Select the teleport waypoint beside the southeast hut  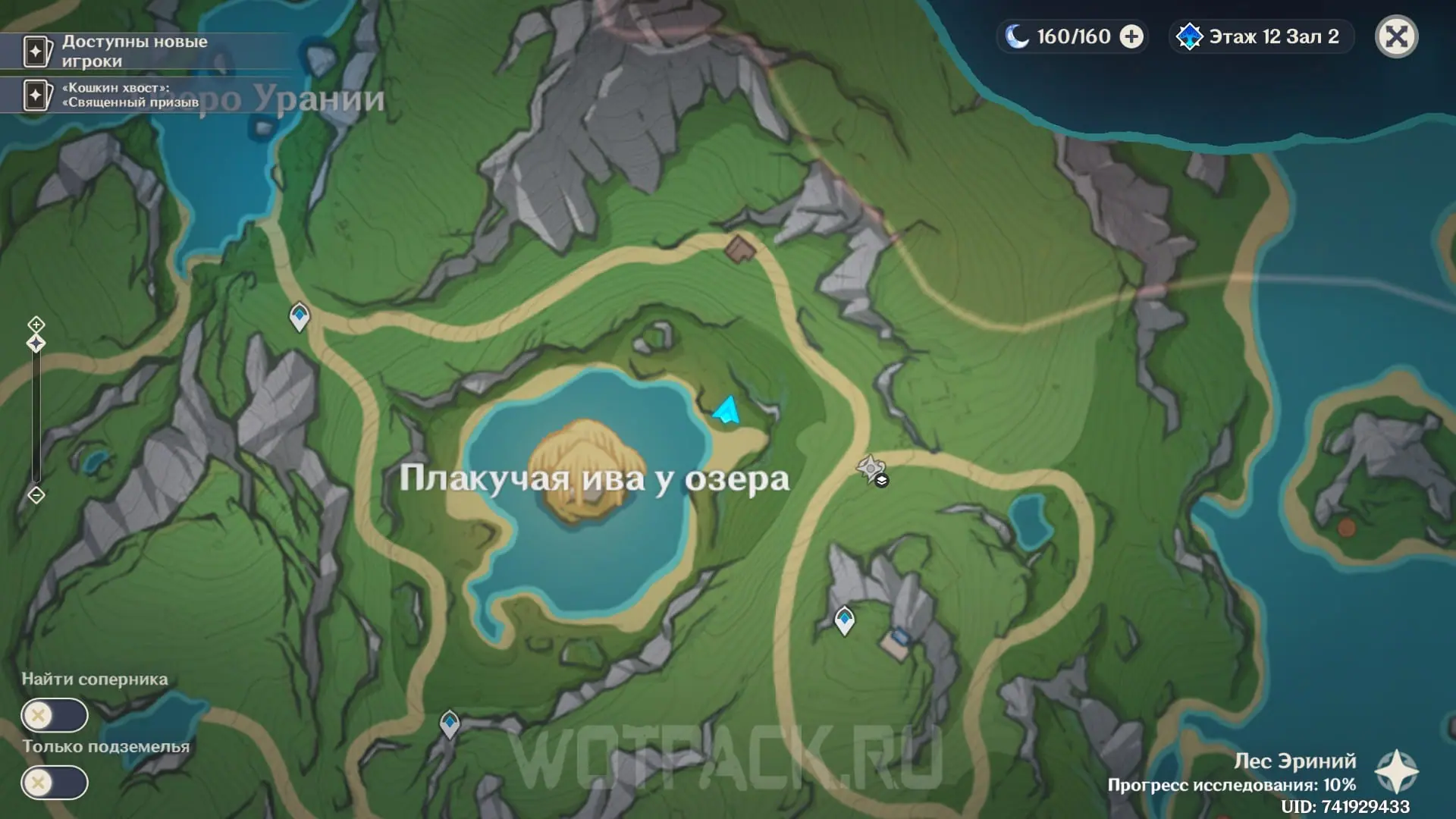844,619
